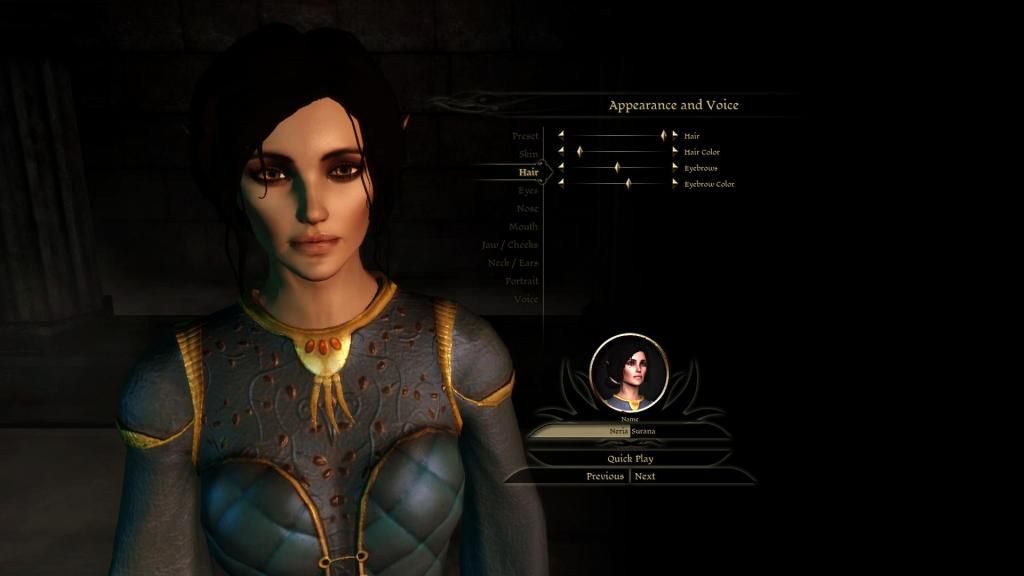The height and width of the screenshot is (576, 1024).
Task: Switch to the Skin category
Action: click(x=529, y=154)
